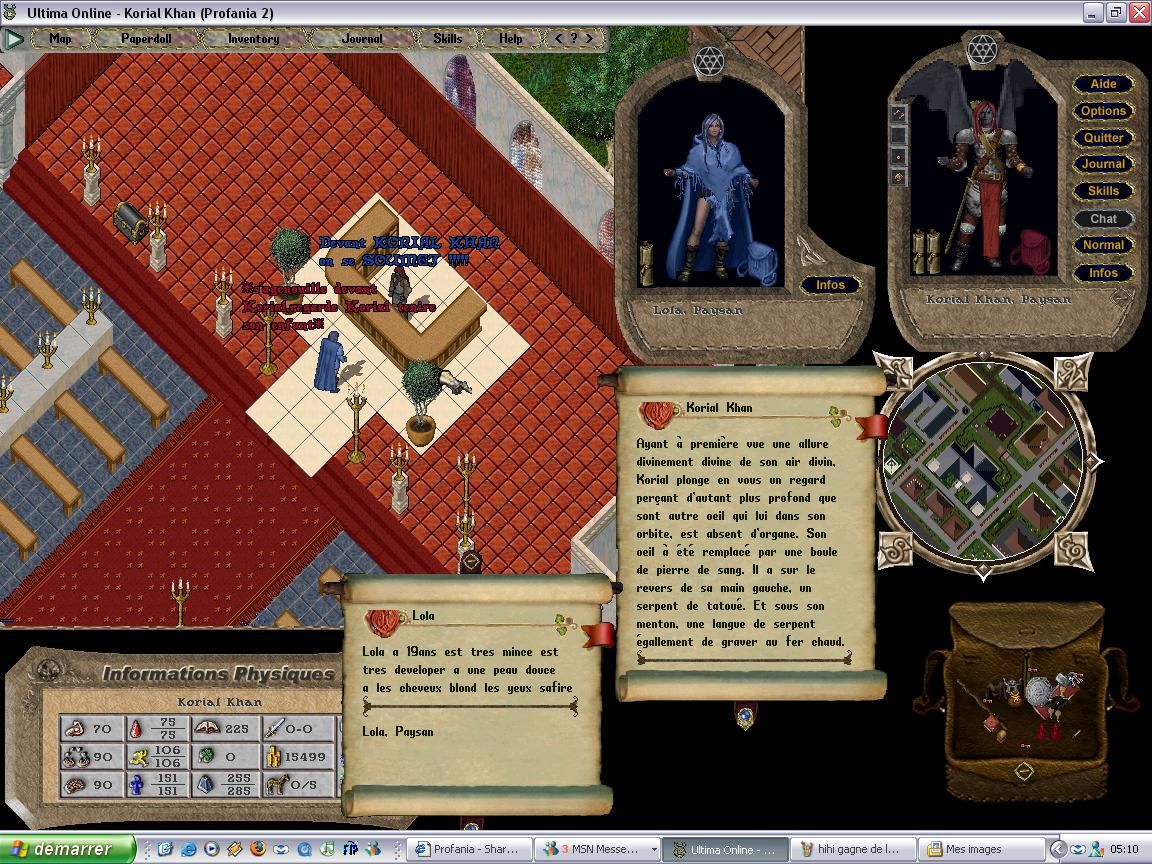The width and height of the screenshot is (1152, 864).
Task: Open the Journal in the top bar
Action: 361,39
